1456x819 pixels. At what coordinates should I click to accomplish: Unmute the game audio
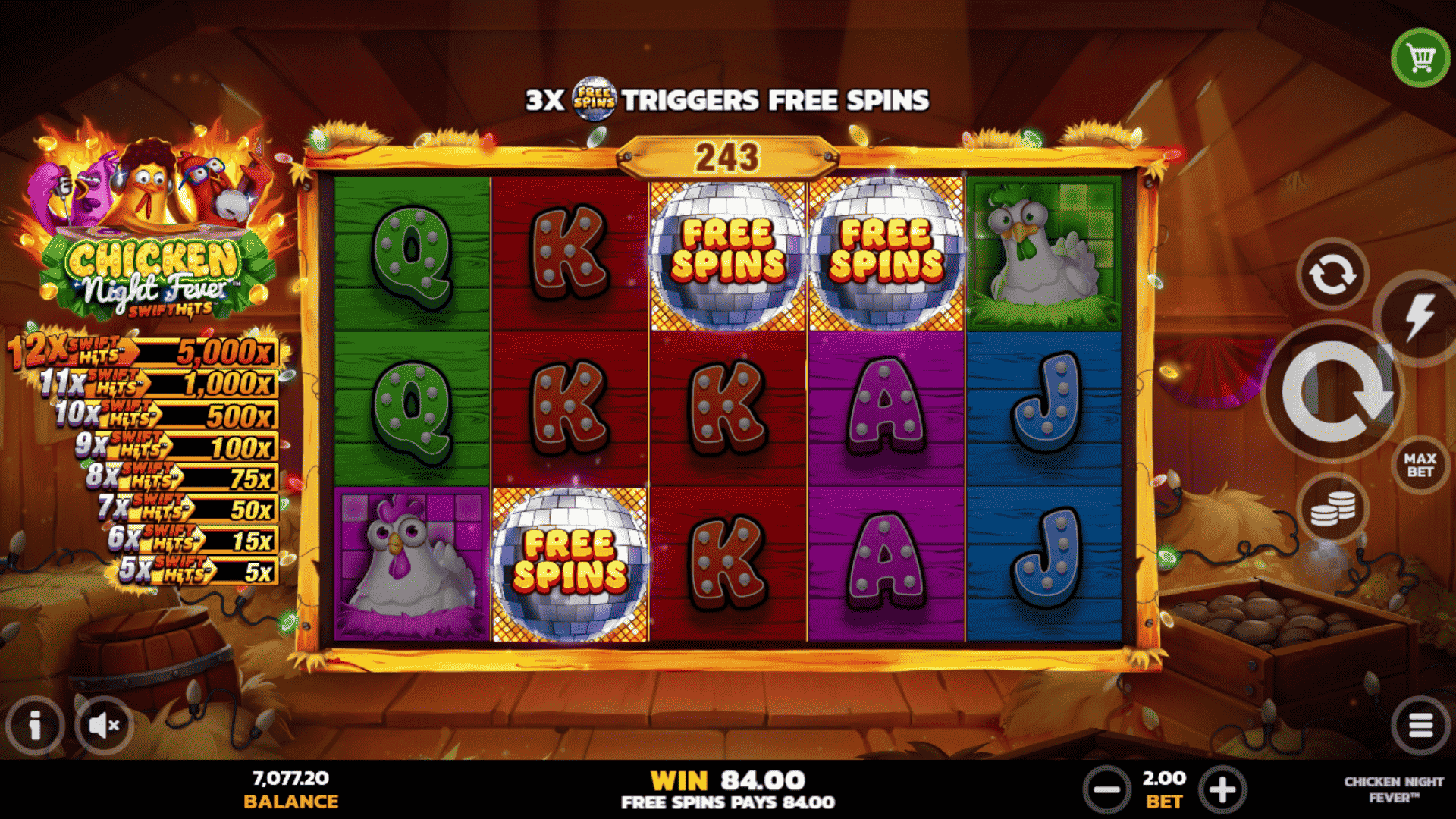coord(104,724)
